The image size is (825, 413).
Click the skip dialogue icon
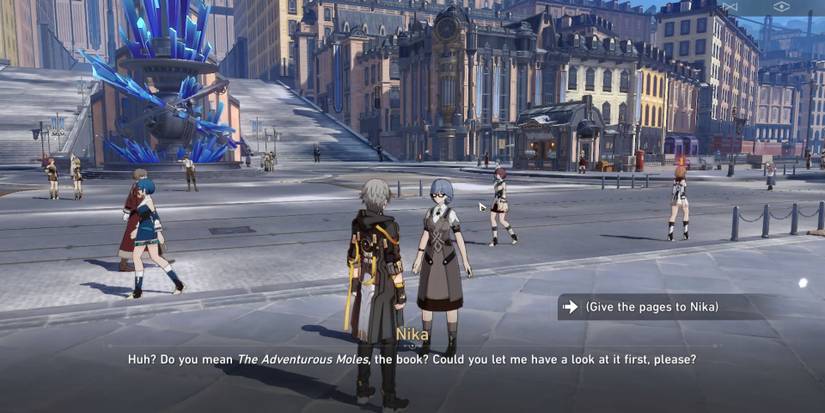point(732,6)
